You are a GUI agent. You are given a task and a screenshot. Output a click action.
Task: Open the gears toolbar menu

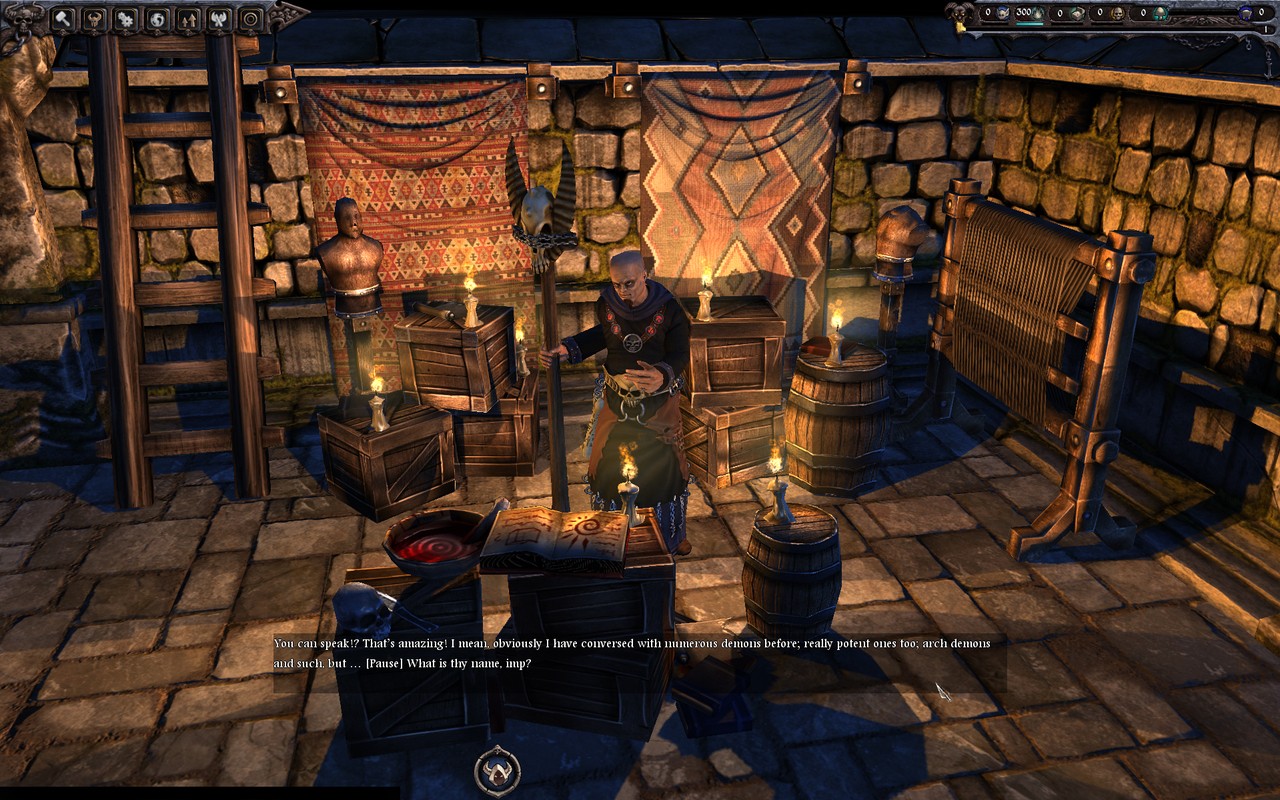(x=125, y=18)
